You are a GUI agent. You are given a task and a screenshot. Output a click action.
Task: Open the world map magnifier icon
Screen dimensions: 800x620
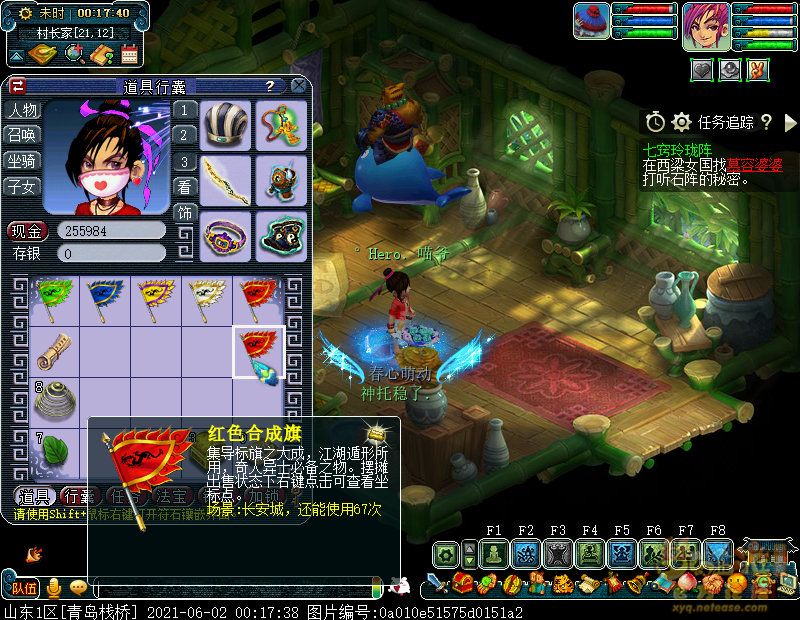click(75, 54)
